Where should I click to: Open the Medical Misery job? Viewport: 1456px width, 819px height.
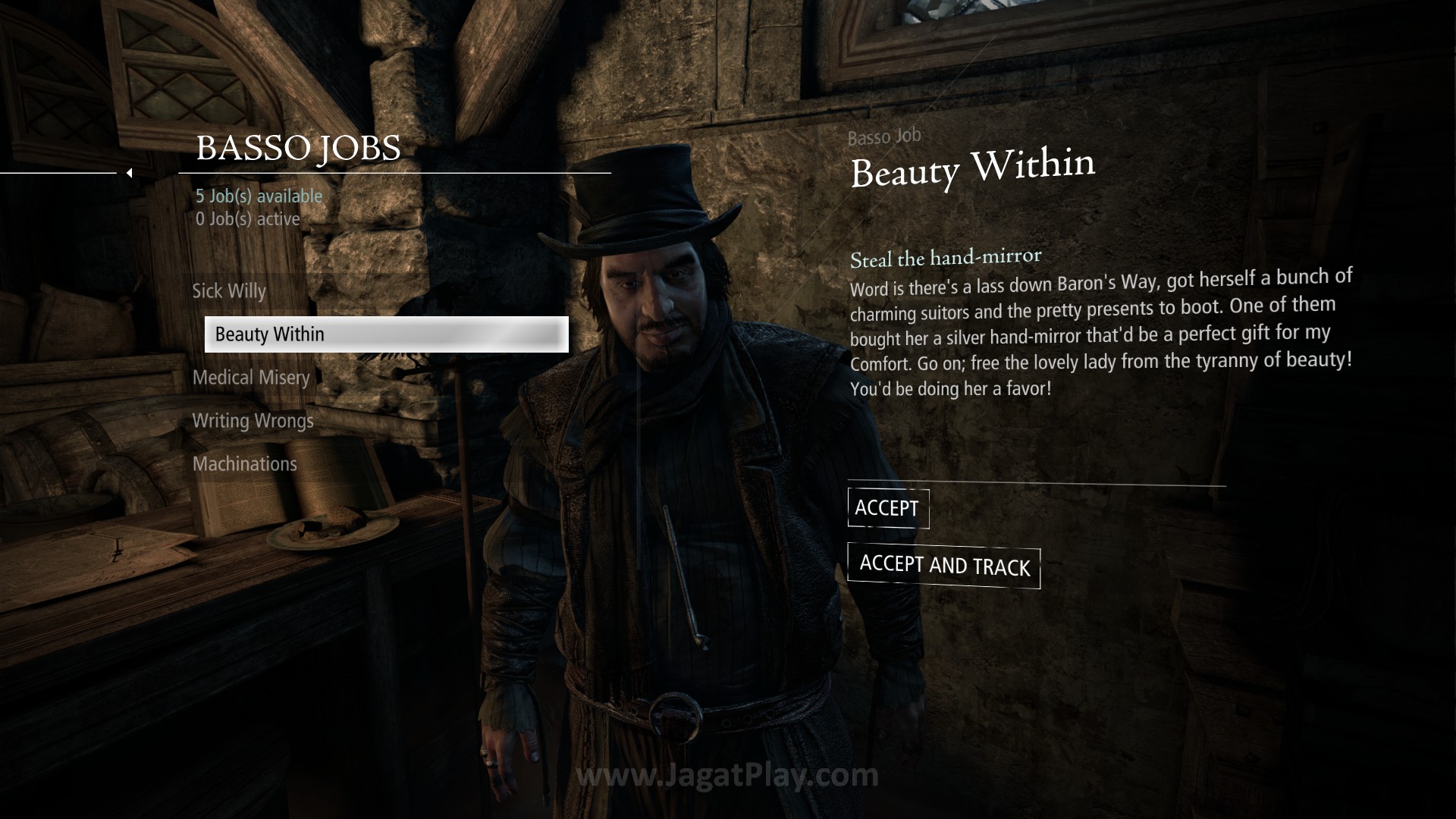pyautogui.click(x=251, y=378)
